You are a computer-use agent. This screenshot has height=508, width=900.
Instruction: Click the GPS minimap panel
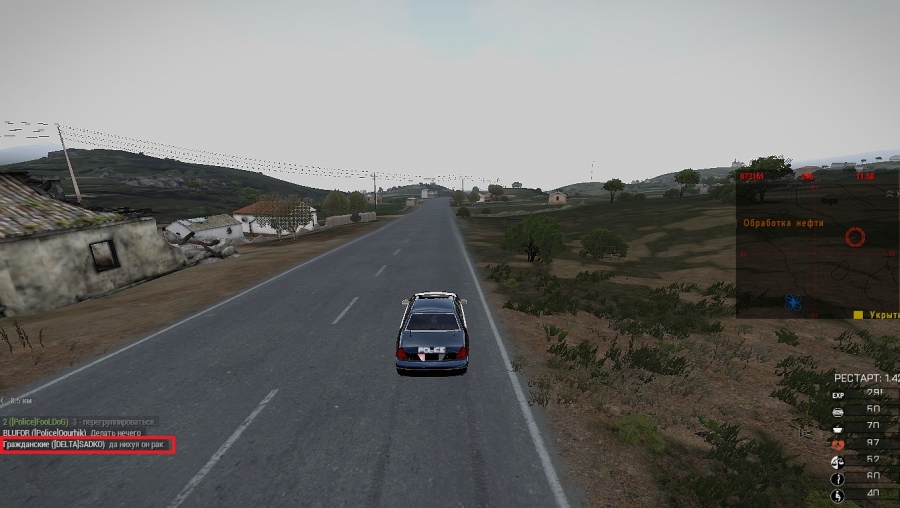pos(817,245)
